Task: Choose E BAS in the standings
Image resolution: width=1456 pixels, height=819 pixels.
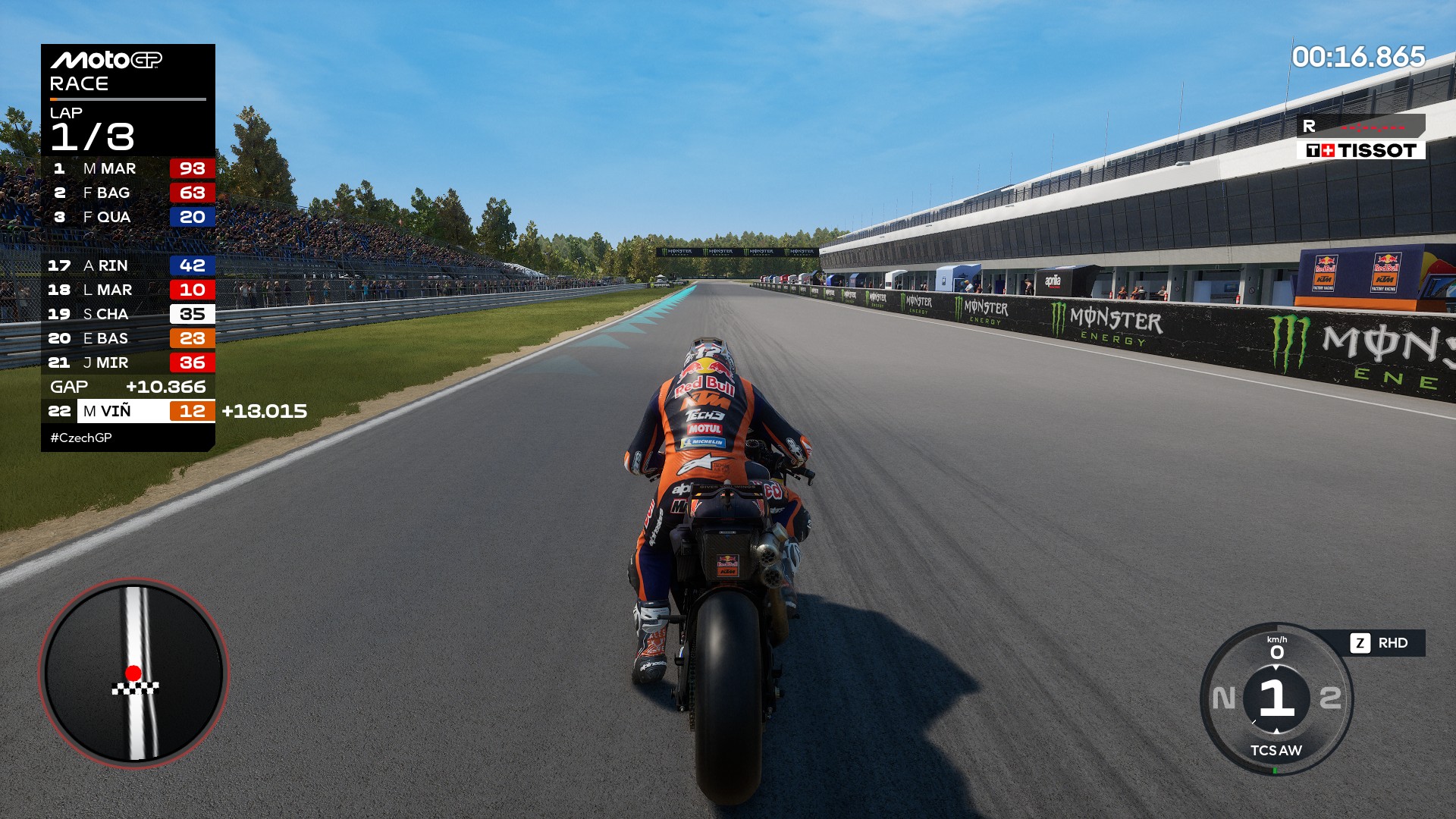Action: pyautogui.click(x=127, y=338)
